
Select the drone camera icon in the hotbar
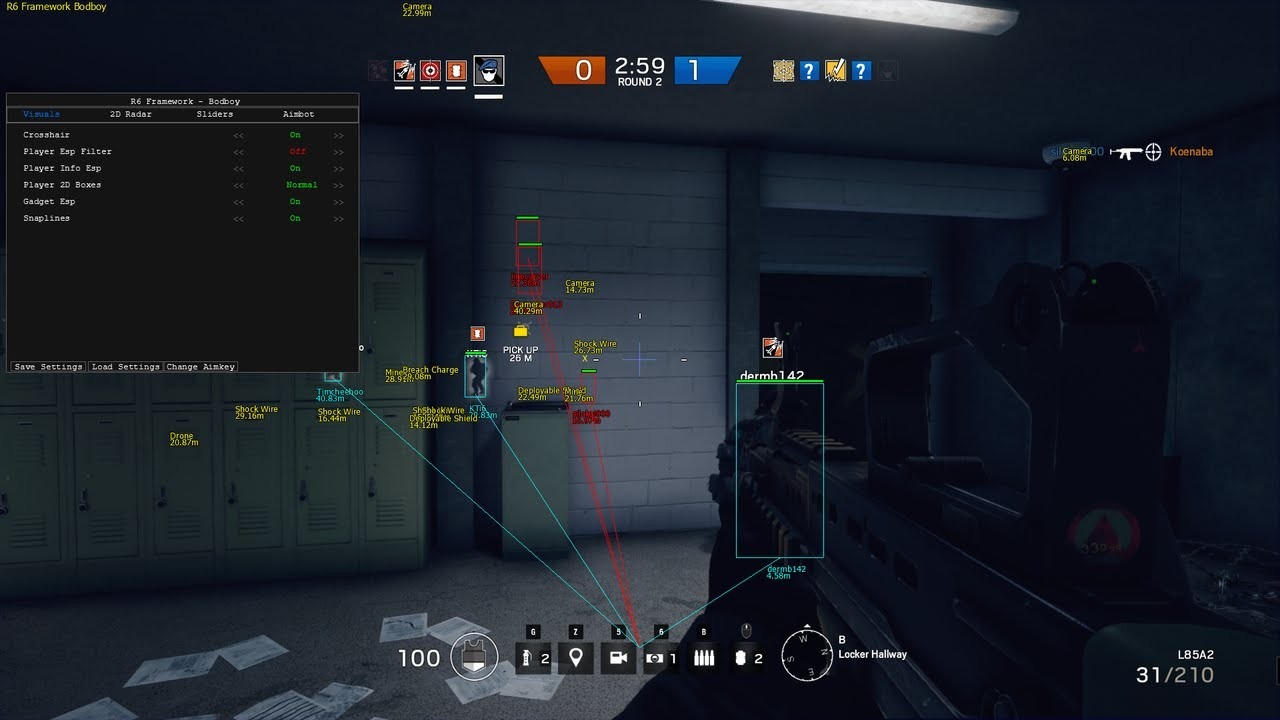[618, 657]
